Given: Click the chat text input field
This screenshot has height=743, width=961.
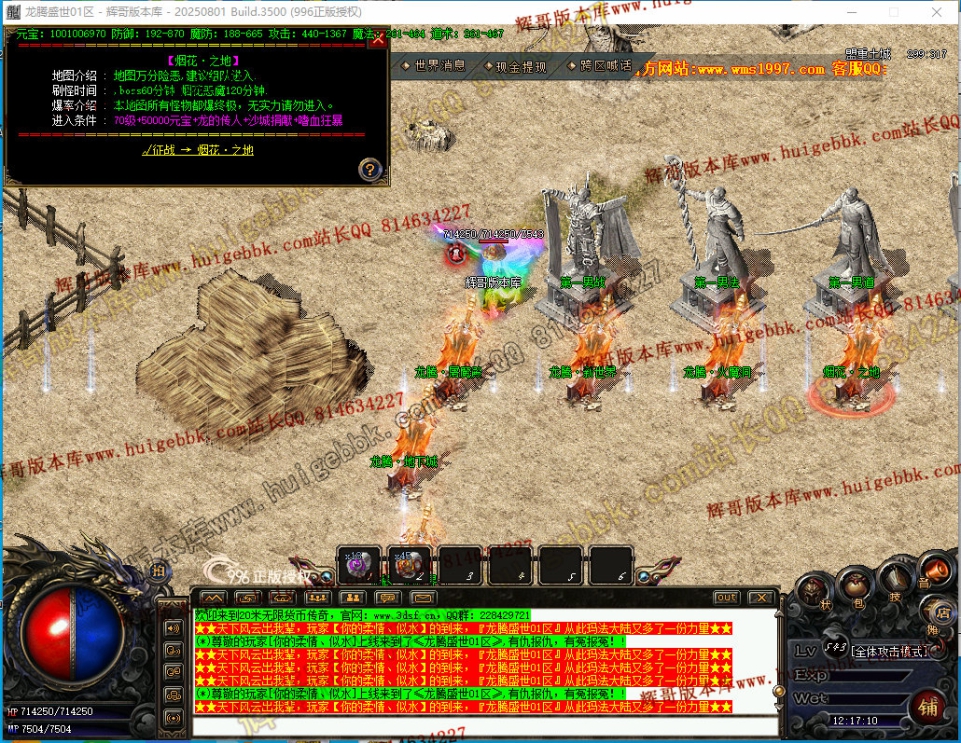Looking at the screenshot, I should click(x=480, y=727).
